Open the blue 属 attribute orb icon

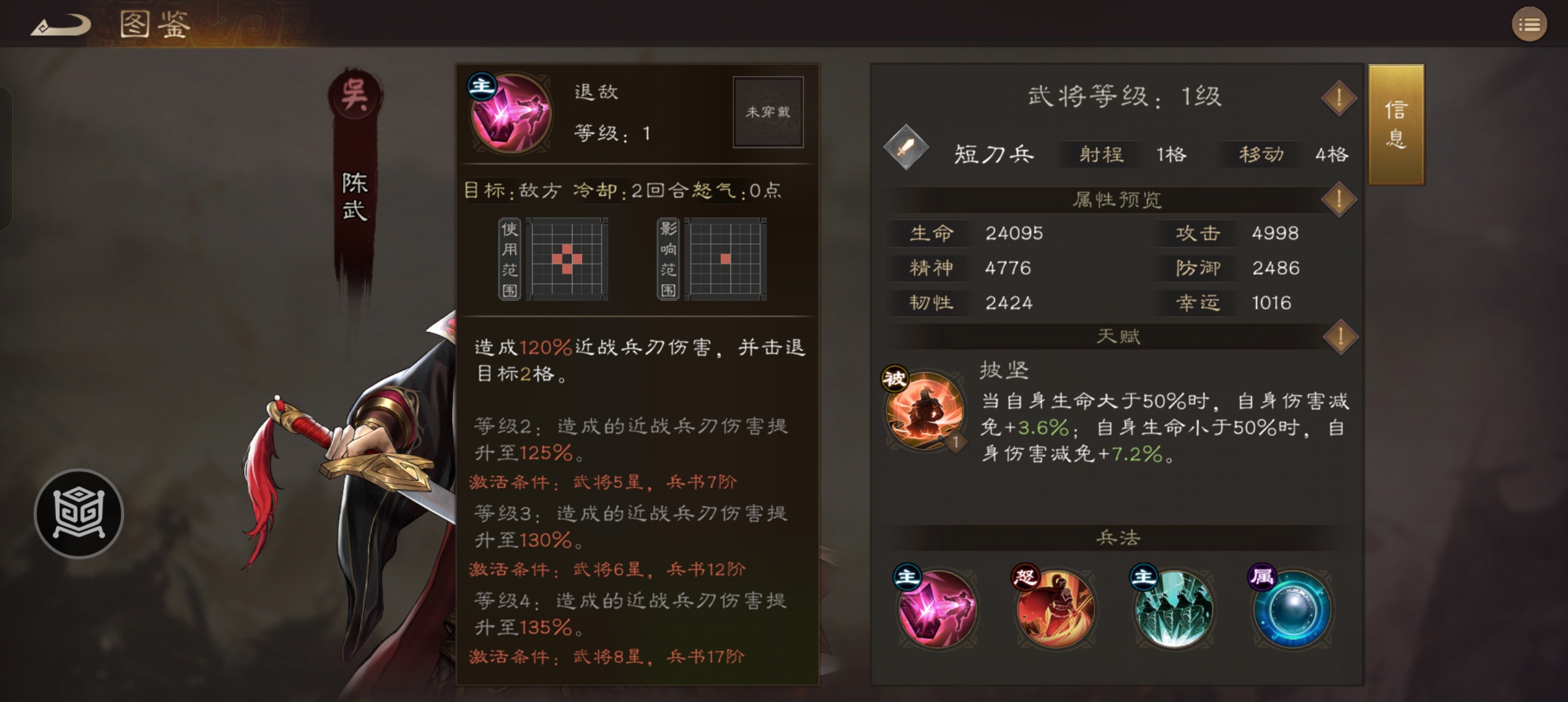pyautogui.click(x=1295, y=610)
